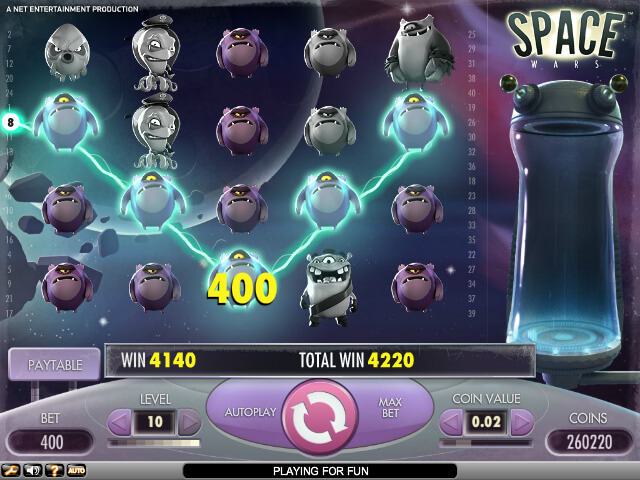Select the bet line 8 marker
This screenshot has height=480, width=640.
pos(12,123)
